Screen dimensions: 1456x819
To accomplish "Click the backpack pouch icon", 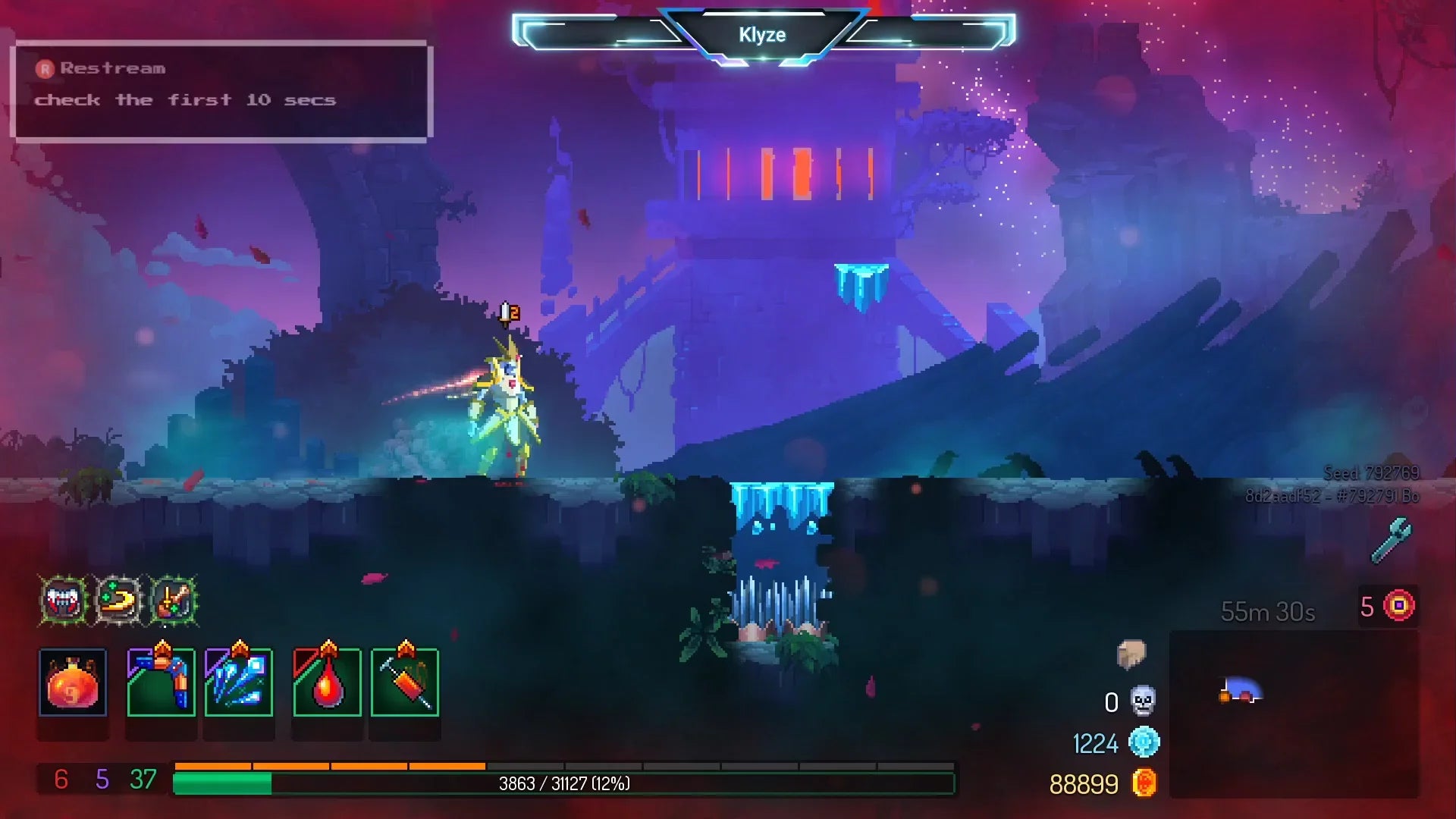I will (1131, 654).
